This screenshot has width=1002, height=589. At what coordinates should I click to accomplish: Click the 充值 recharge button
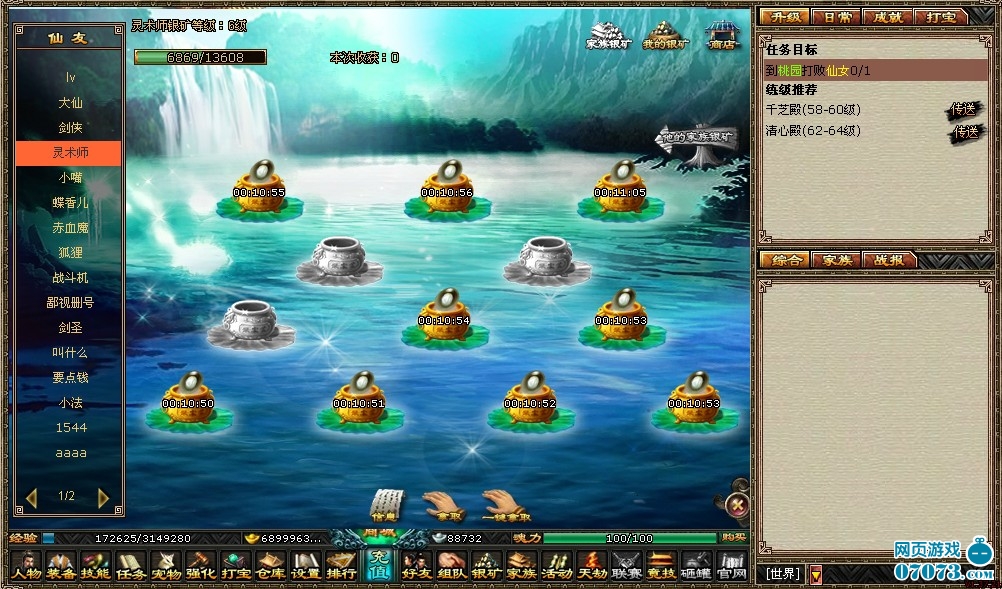click(379, 566)
